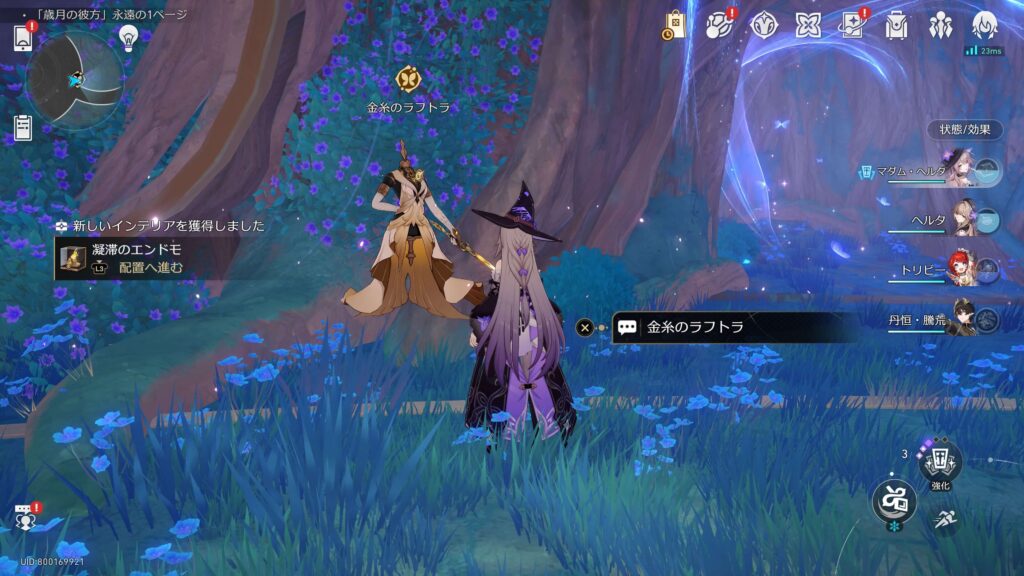Open the clipboard mission log icon
1024x576 pixels.
point(23,127)
